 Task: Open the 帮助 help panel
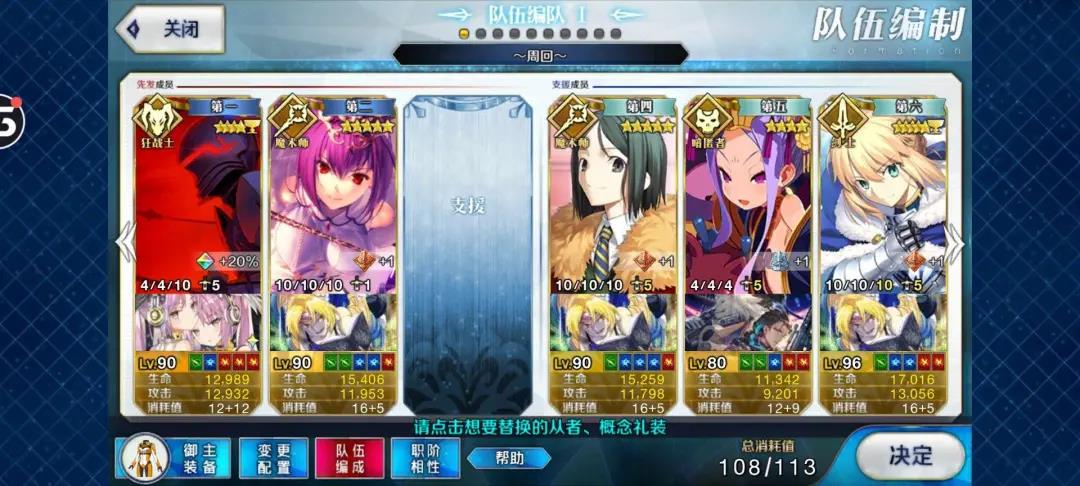[508, 458]
